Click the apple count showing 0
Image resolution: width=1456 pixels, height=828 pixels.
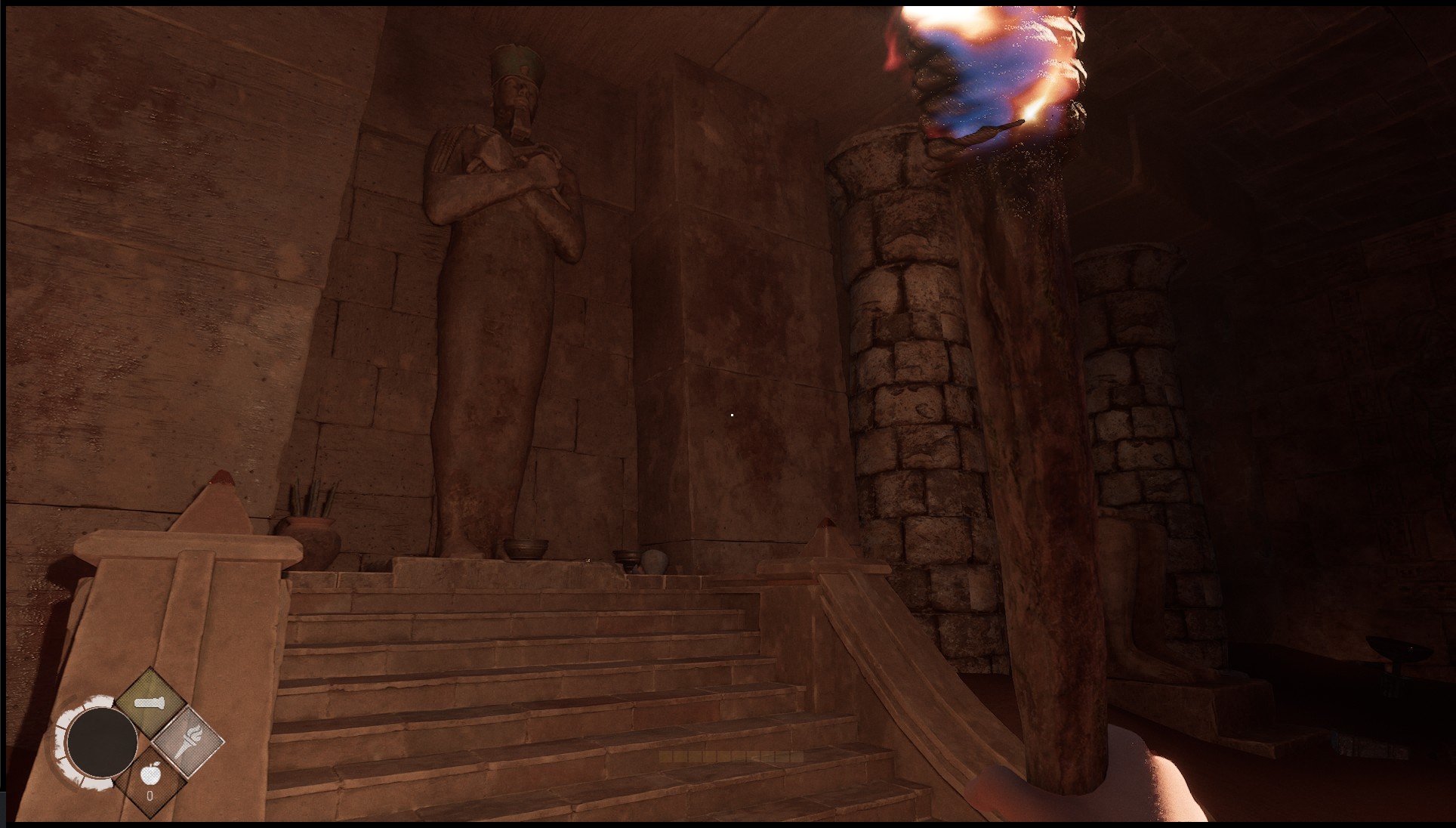click(x=150, y=795)
